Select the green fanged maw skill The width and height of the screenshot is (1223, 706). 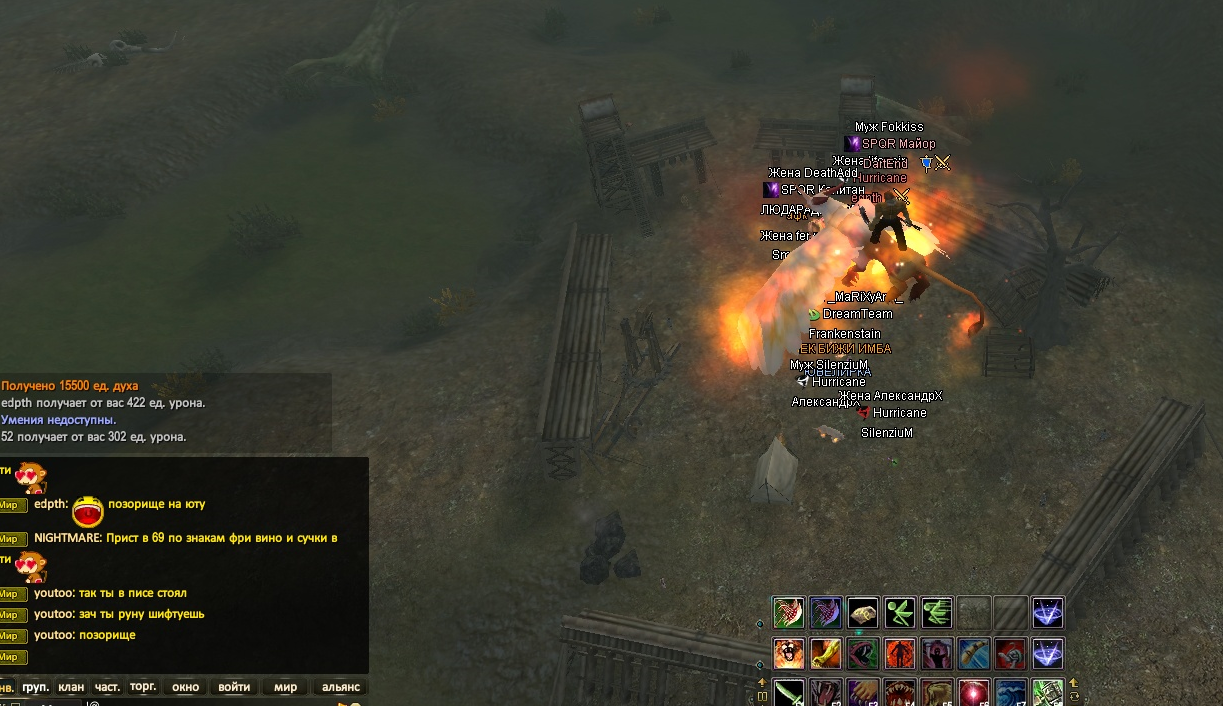pyautogui.click(x=863, y=654)
